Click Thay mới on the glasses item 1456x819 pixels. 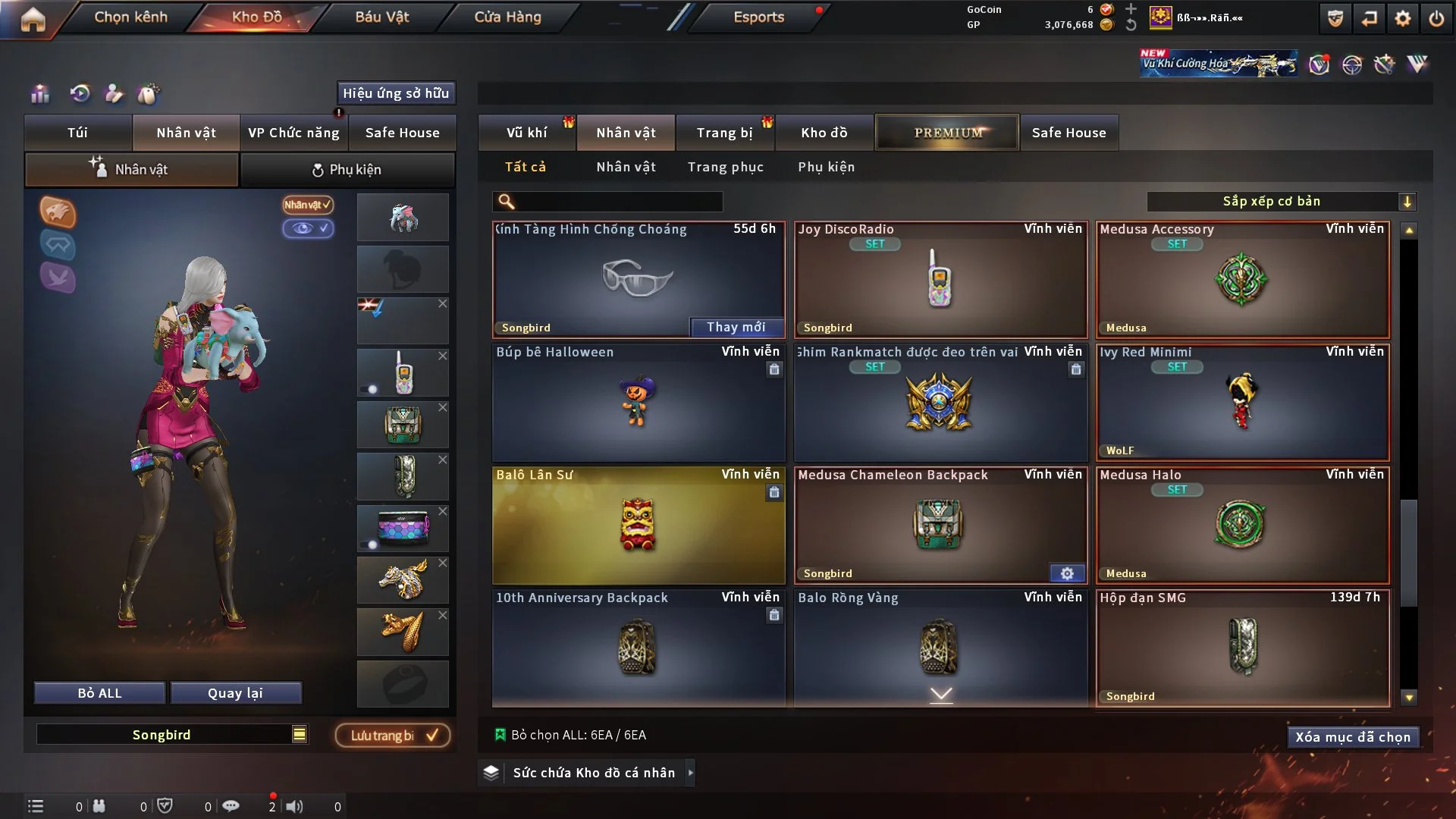point(736,327)
